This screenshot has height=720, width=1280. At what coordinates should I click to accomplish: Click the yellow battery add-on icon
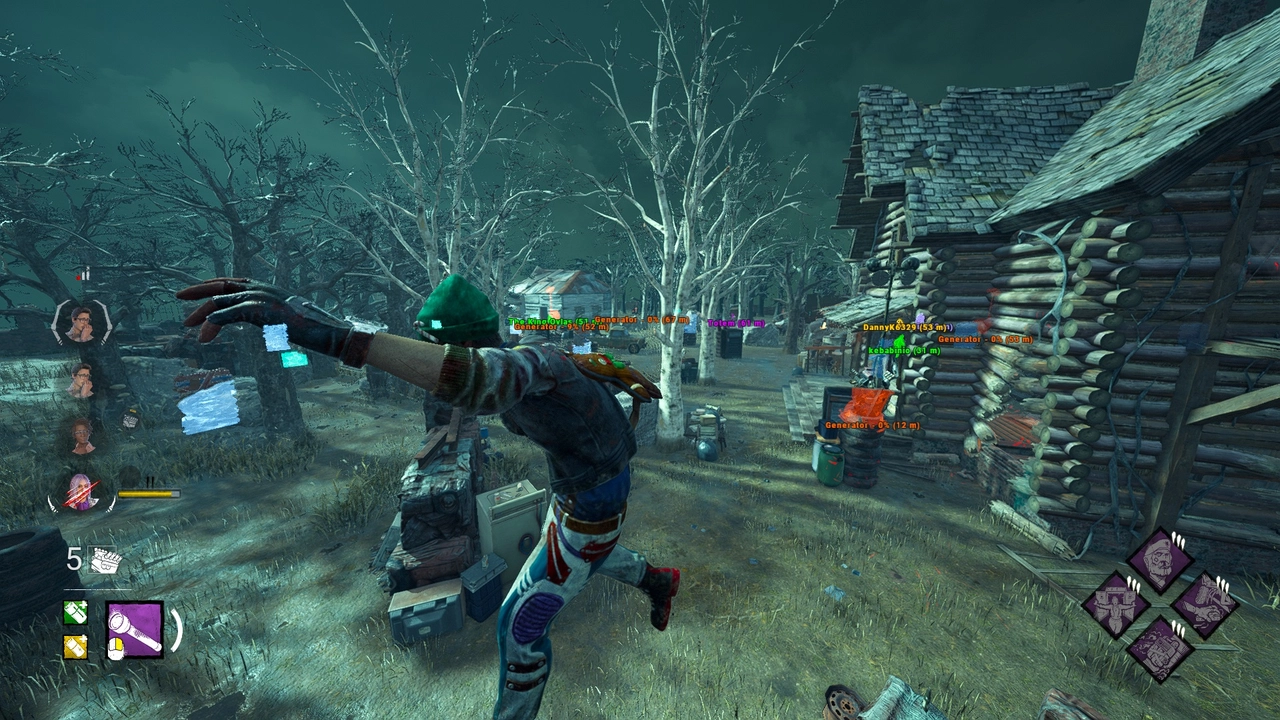tap(75, 647)
